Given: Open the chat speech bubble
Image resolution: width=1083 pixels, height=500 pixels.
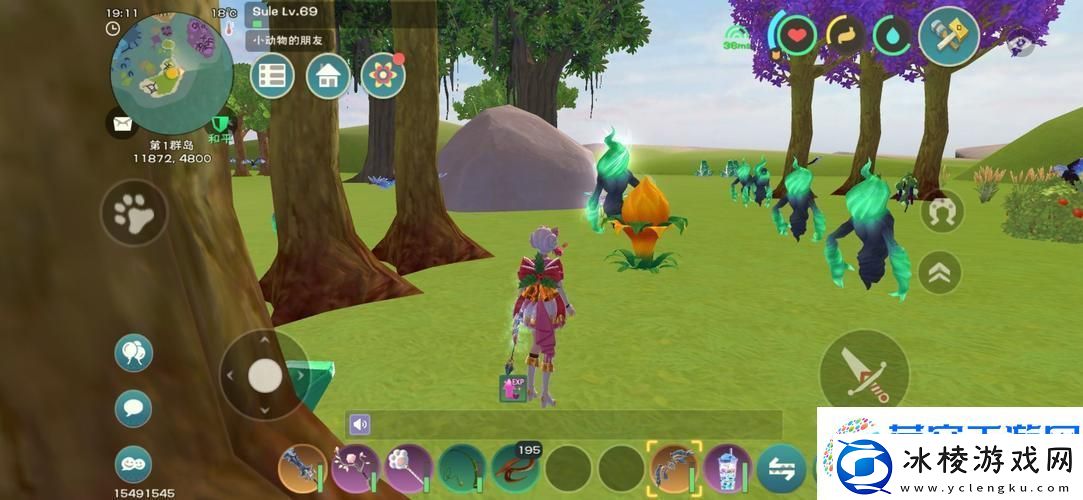Looking at the screenshot, I should click(x=133, y=408).
